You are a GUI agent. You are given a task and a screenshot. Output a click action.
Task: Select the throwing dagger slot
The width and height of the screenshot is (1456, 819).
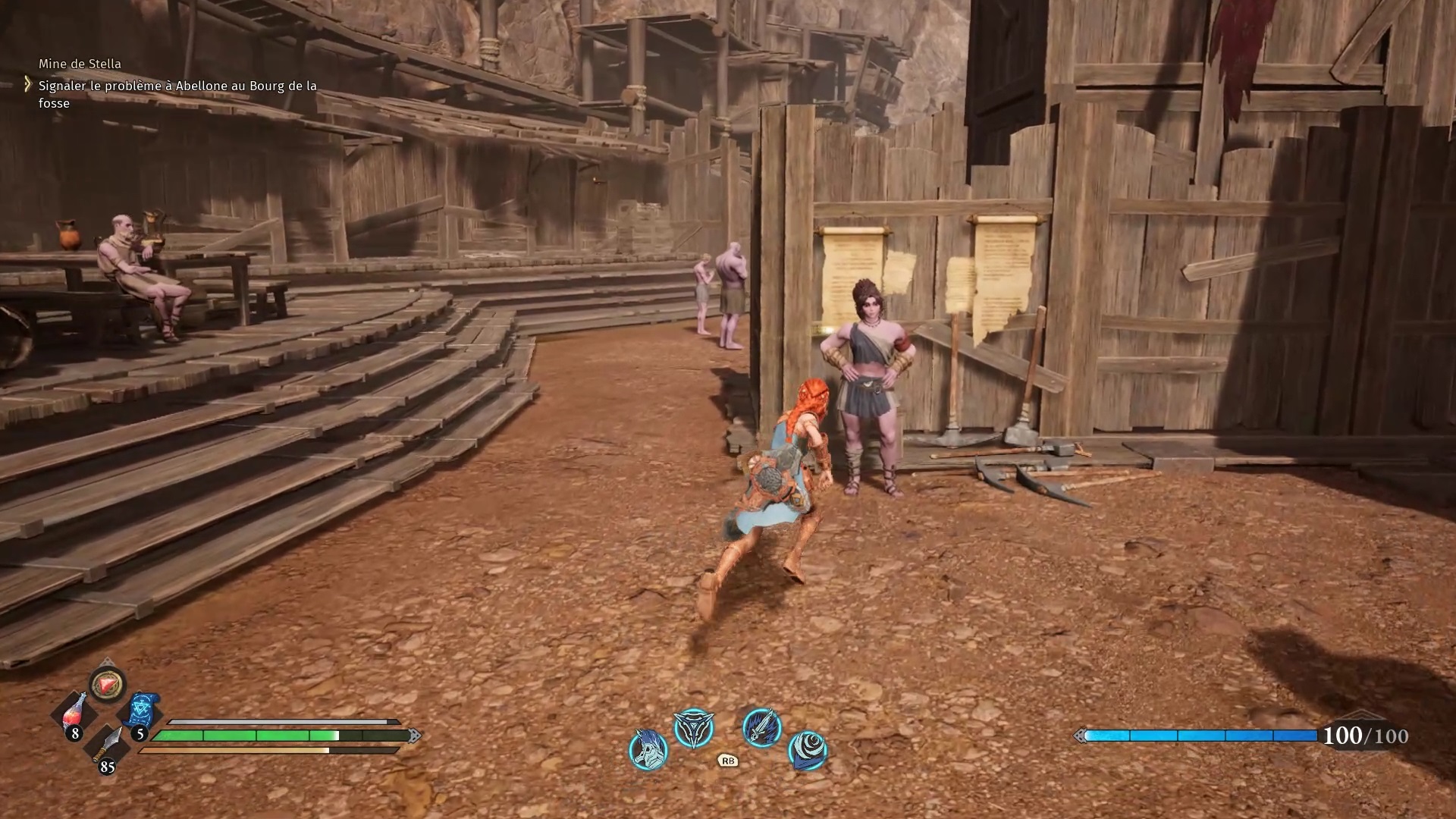108,746
